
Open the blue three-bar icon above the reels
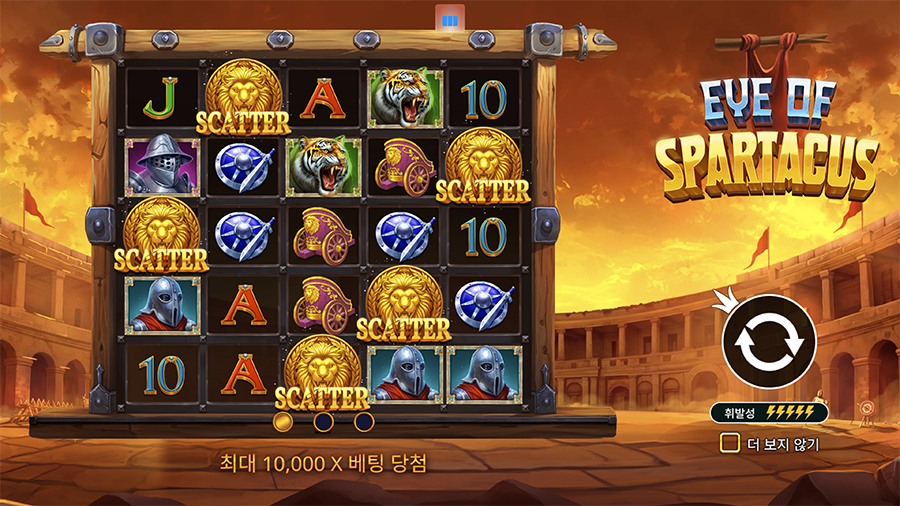click(449, 19)
